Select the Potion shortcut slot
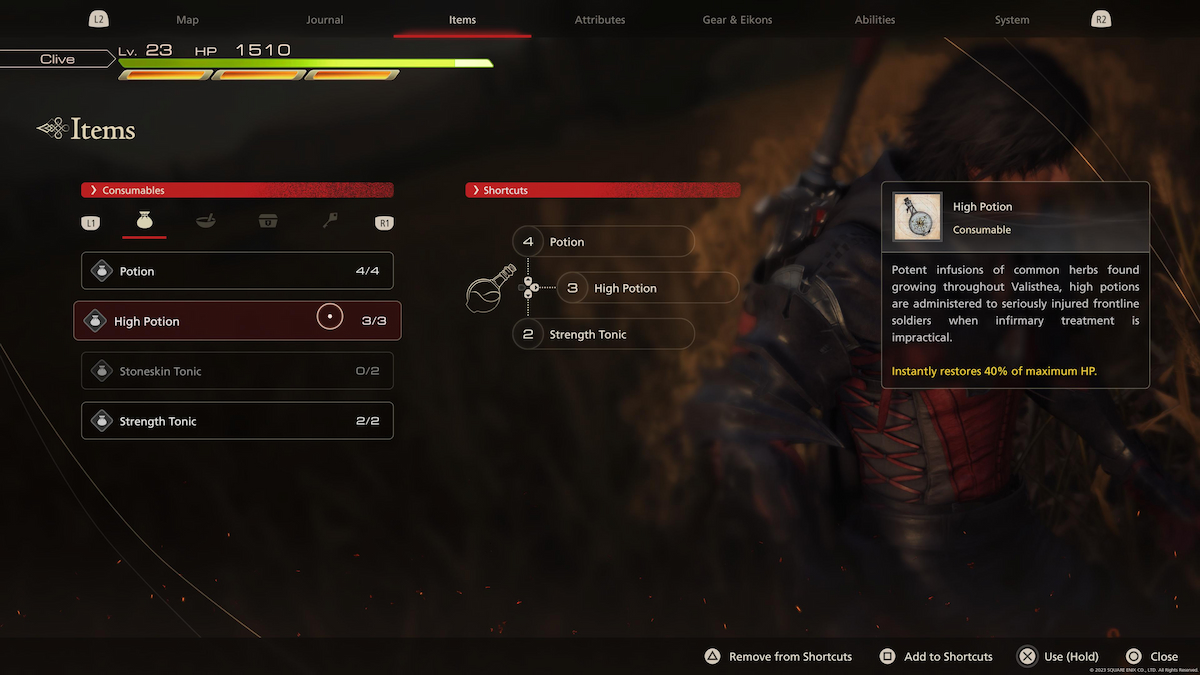This screenshot has width=1200, height=675. [x=603, y=242]
